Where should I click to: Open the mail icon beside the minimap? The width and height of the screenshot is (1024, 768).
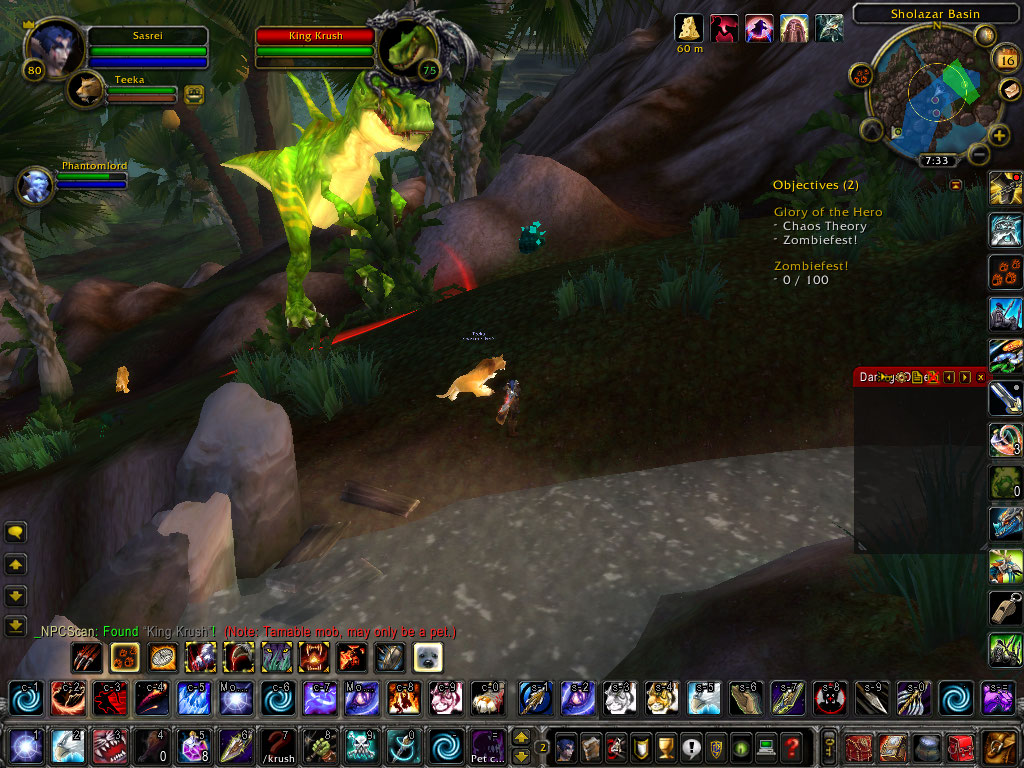(x=1010, y=90)
